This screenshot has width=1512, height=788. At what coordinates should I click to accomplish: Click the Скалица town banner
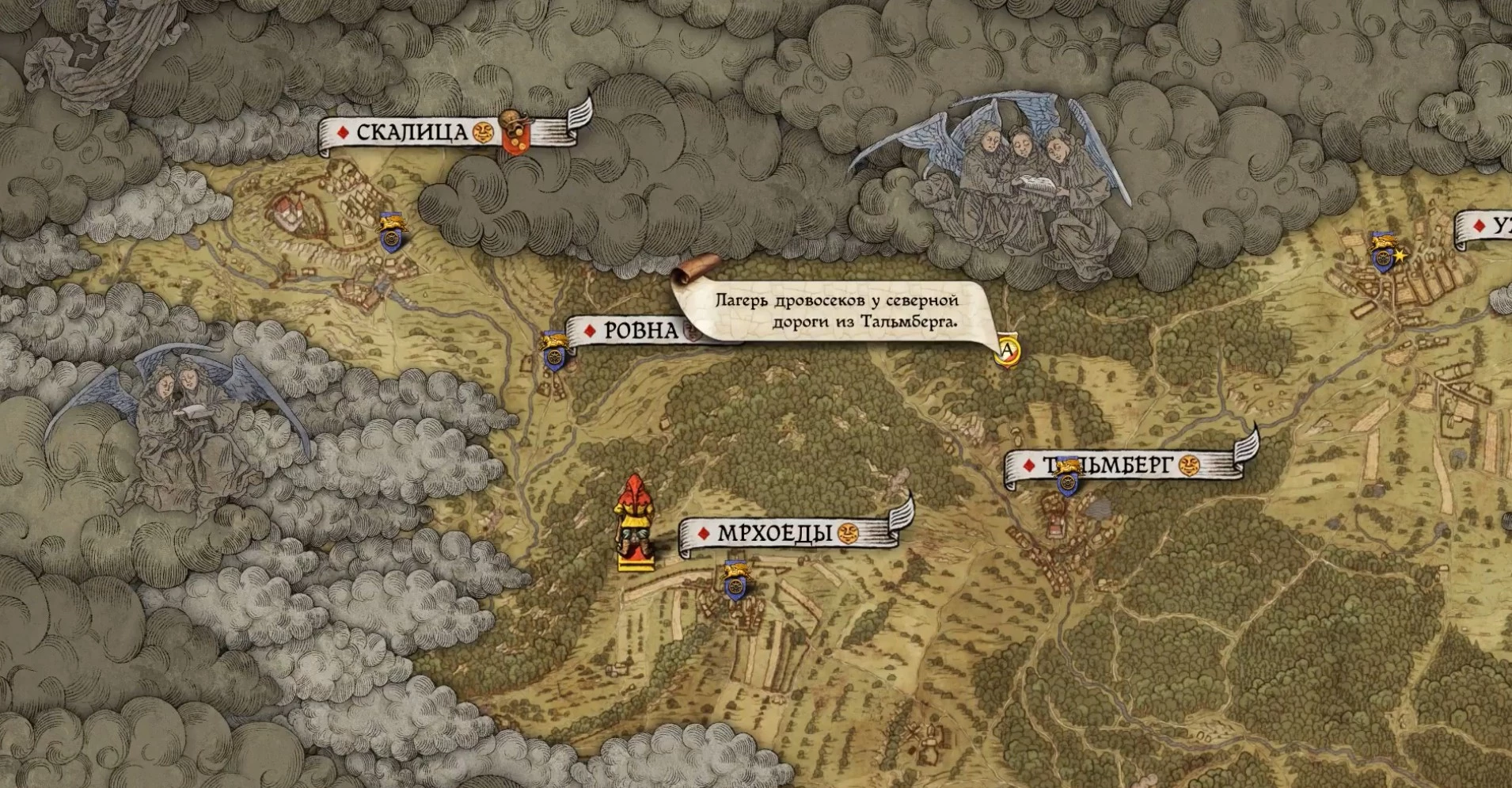412,132
